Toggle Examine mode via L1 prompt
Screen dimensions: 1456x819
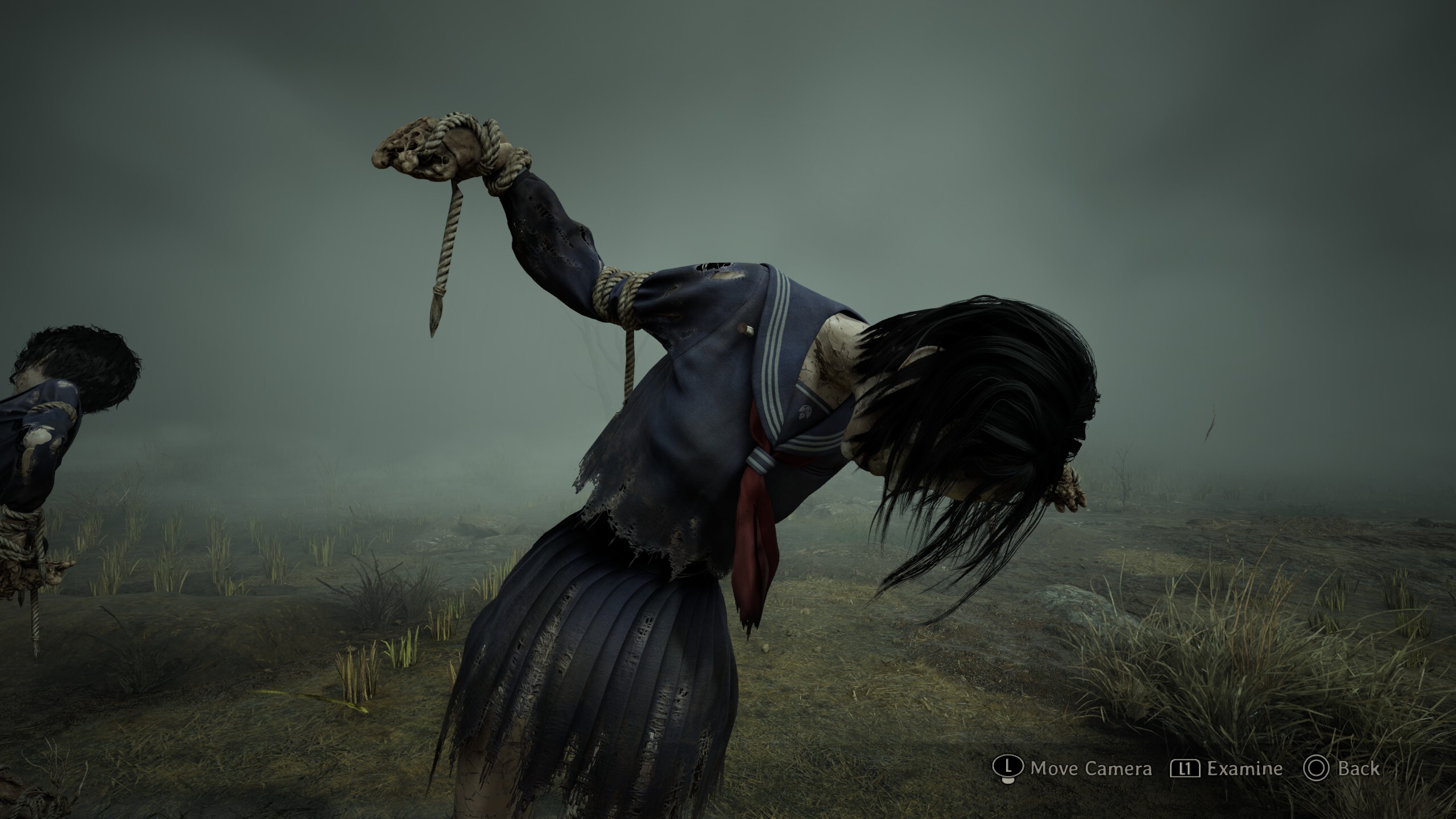[x=1185, y=767]
